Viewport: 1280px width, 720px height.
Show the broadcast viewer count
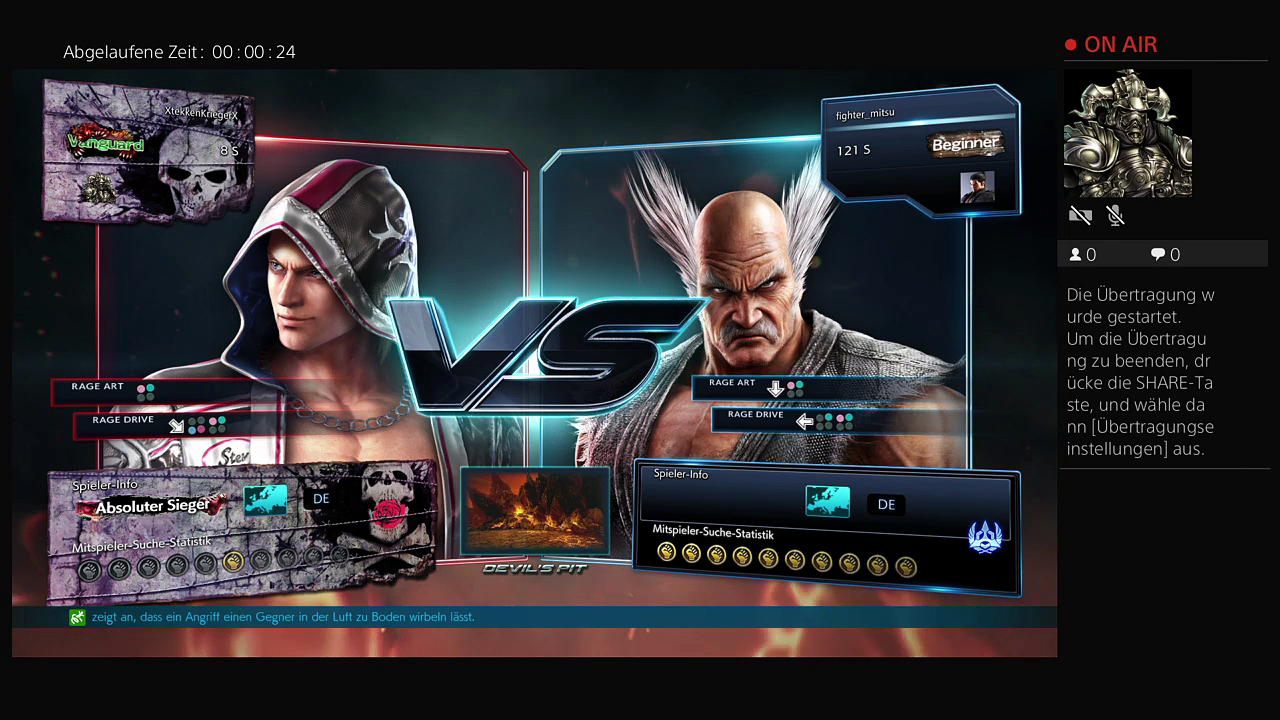pyautogui.click(x=1083, y=255)
